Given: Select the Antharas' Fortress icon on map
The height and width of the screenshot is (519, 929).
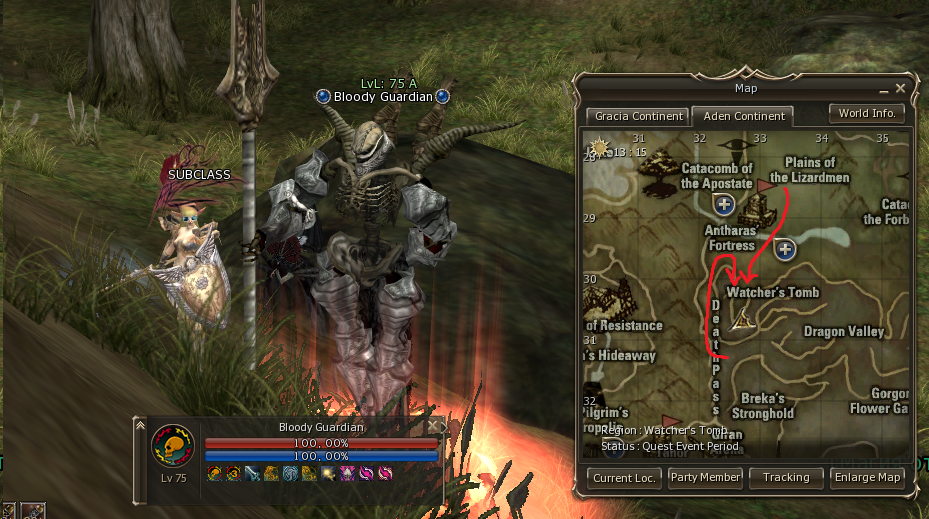Looking at the screenshot, I should 759,210.
